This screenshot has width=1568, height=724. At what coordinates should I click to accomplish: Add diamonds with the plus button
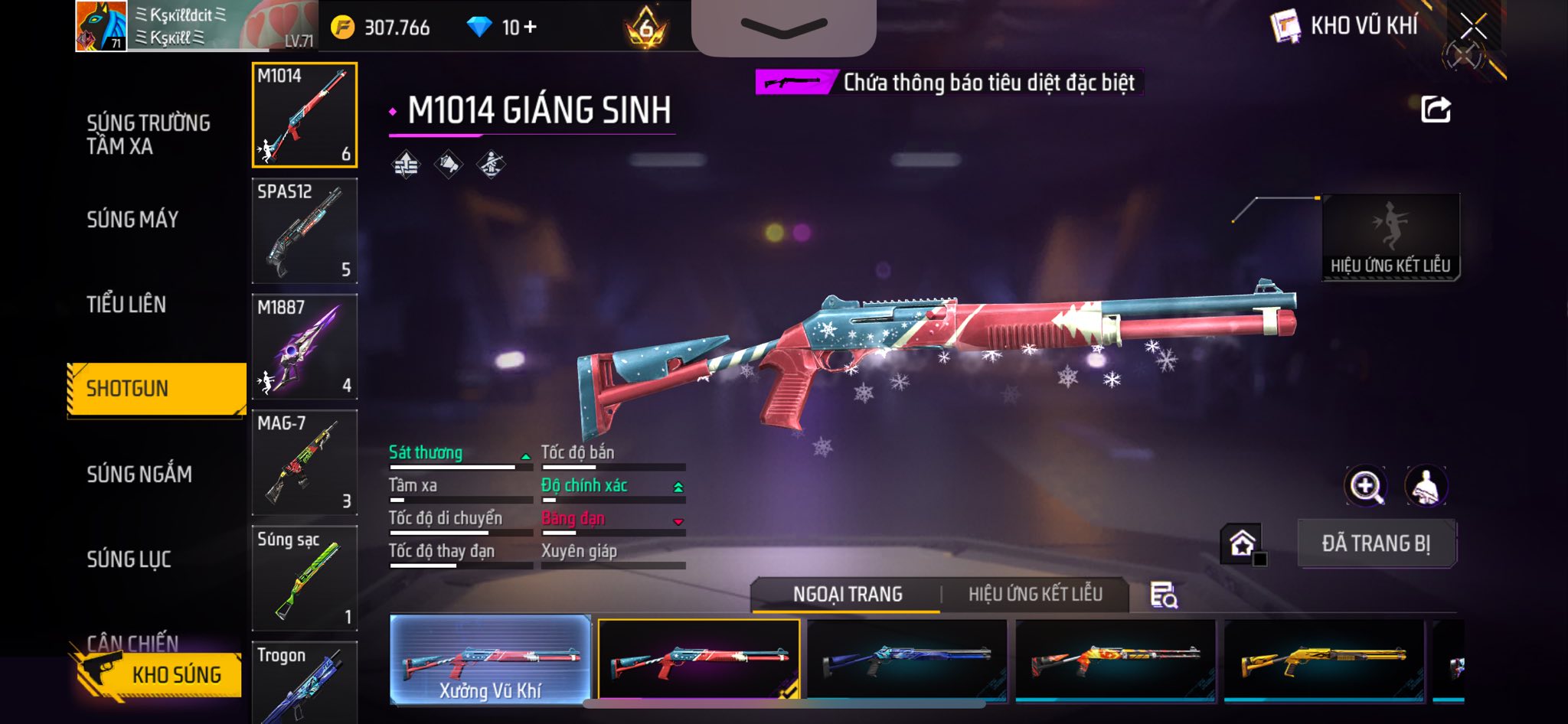(x=530, y=28)
